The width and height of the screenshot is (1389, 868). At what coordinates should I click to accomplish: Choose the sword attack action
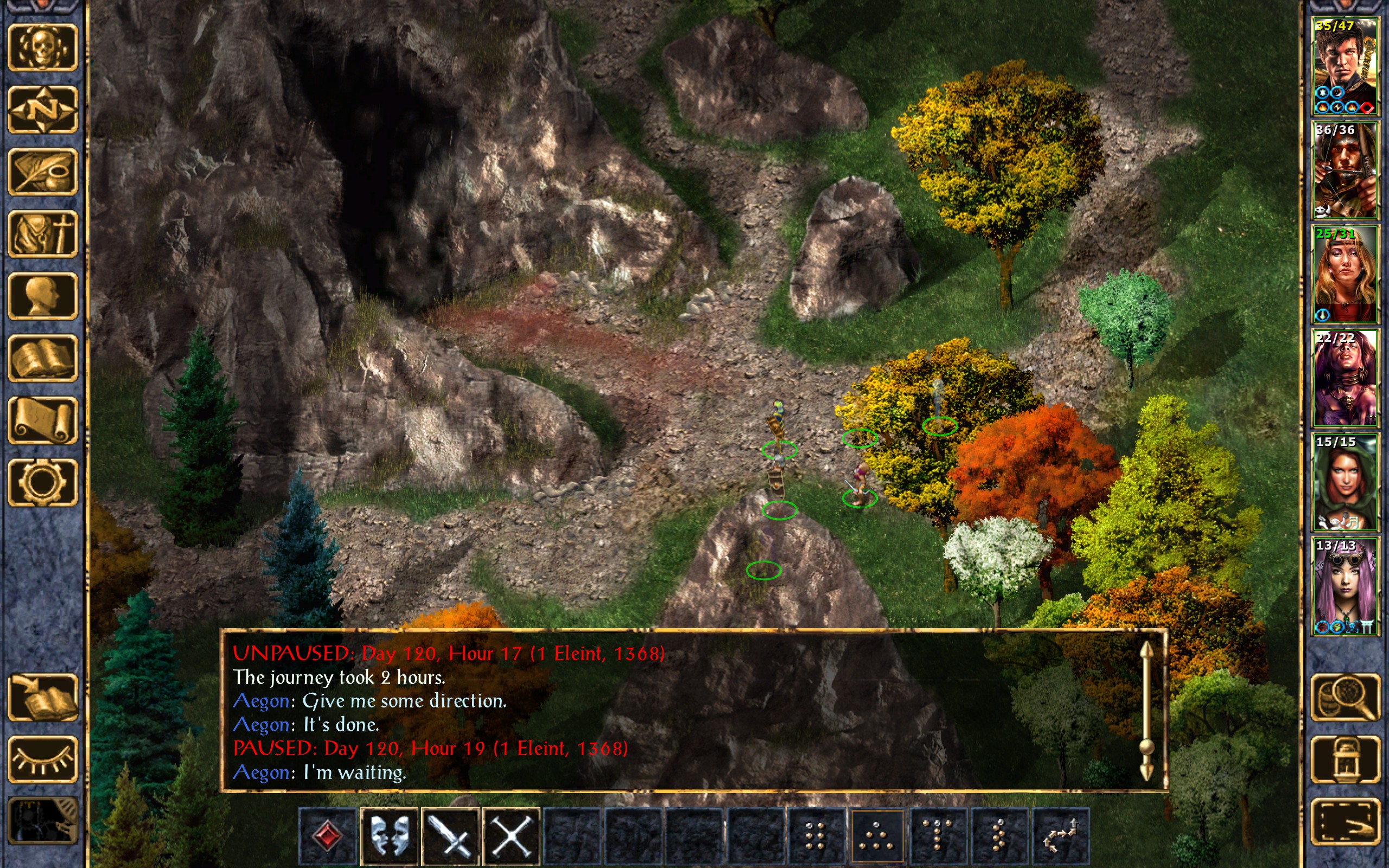[450, 836]
